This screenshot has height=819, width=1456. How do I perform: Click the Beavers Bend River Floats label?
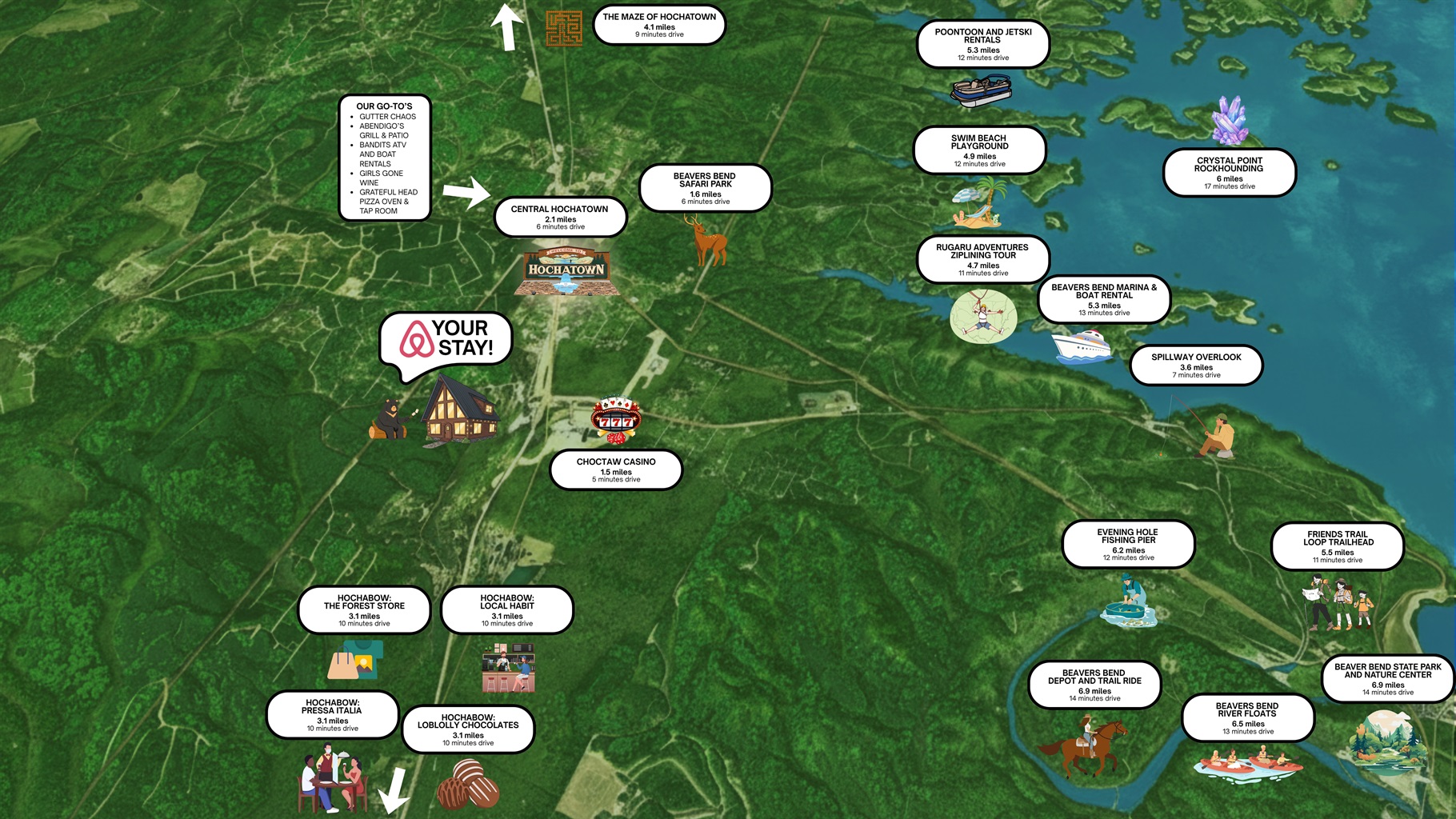[1247, 717]
